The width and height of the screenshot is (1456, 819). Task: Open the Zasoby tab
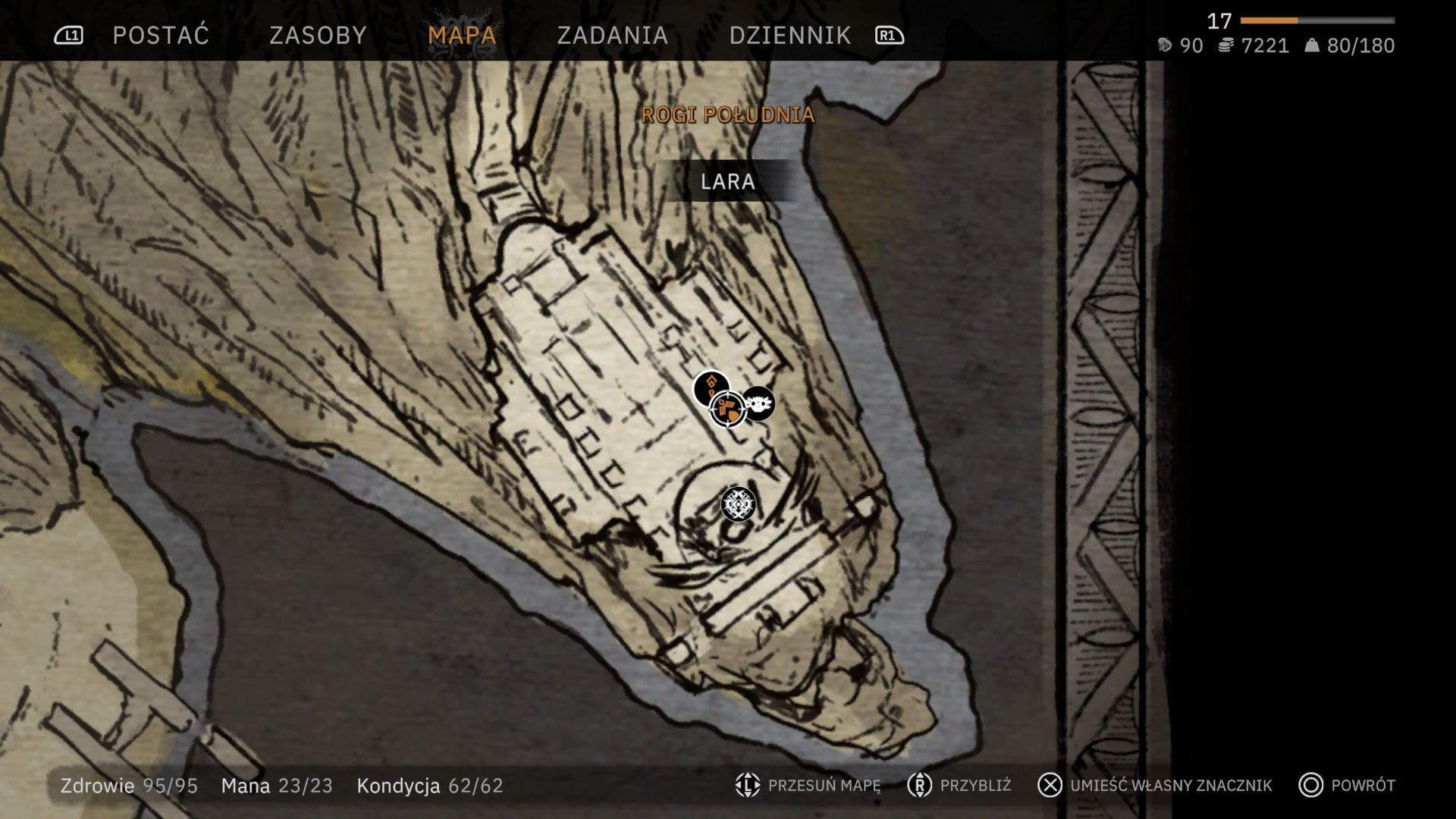318,35
